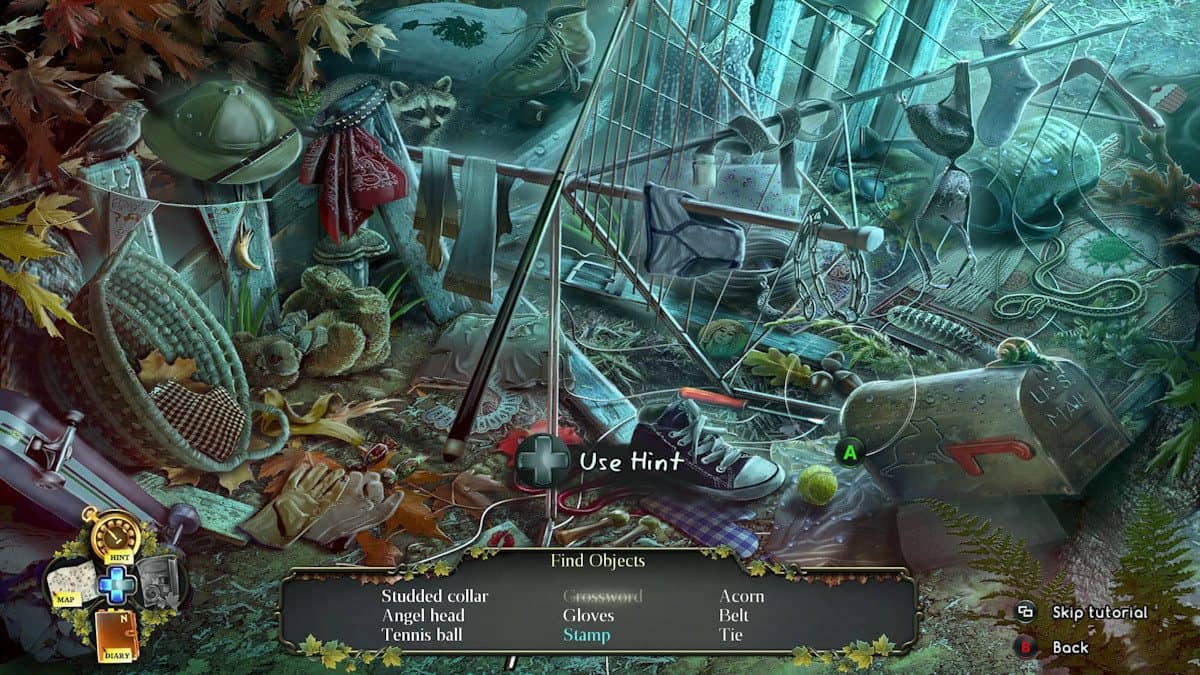Select Studded collar in the object list
1200x675 pixels.
tap(435, 596)
